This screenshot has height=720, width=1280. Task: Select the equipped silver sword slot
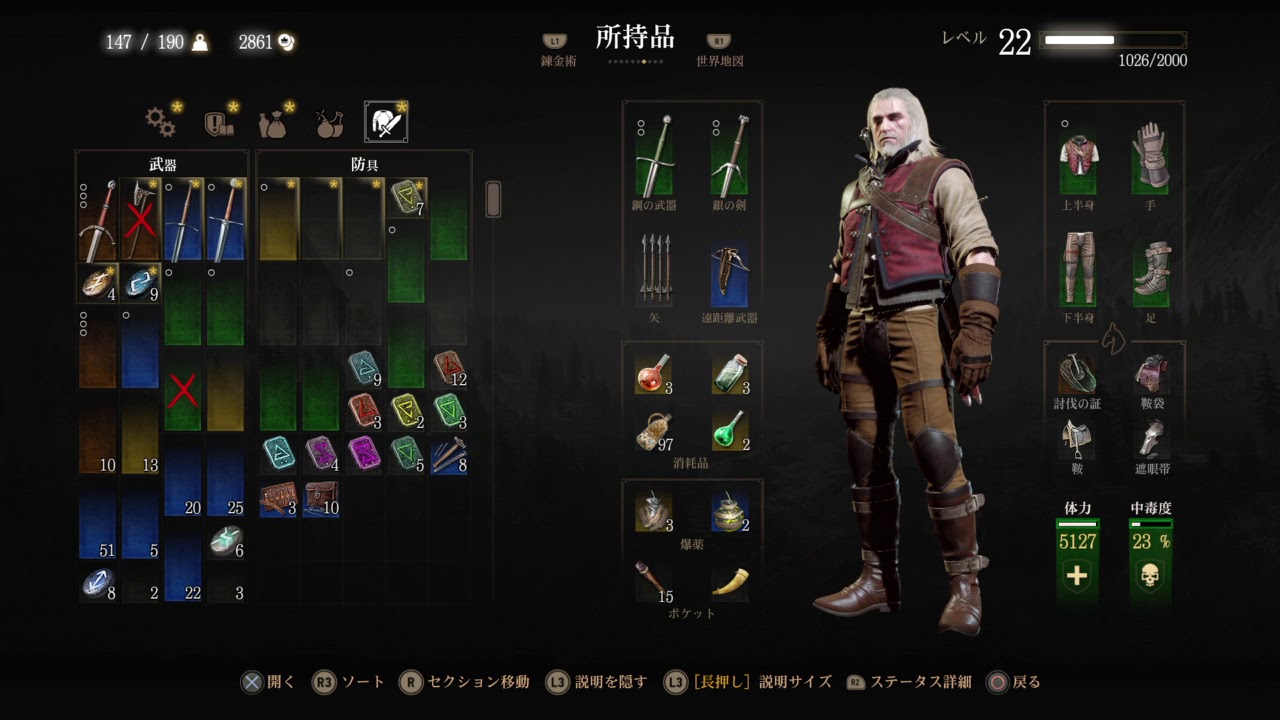[x=730, y=157]
